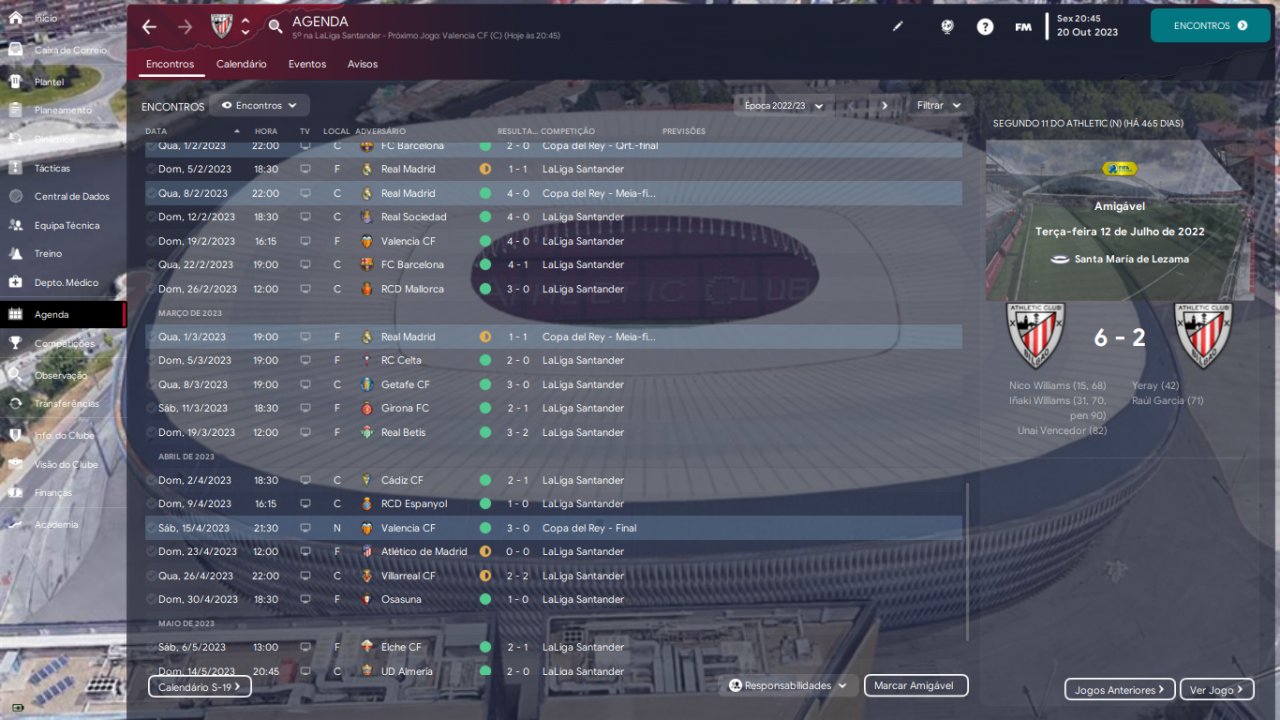Image resolution: width=1280 pixels, height=720 pixels.
Task: Select Transferências in the sidebar
Action: [66, 404]
